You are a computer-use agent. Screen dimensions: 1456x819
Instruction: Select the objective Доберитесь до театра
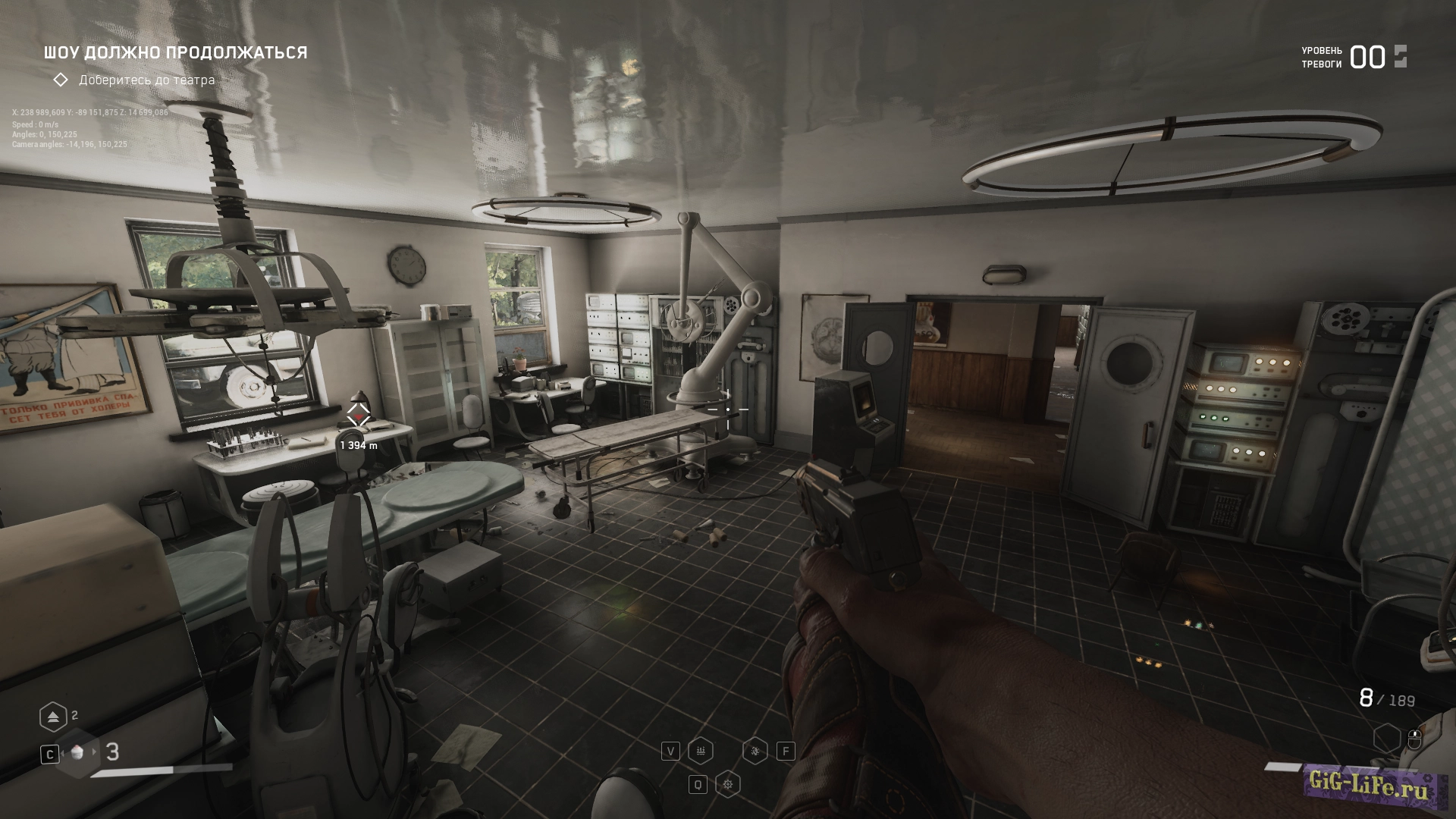pyautogui.click(x=146, y=80)
